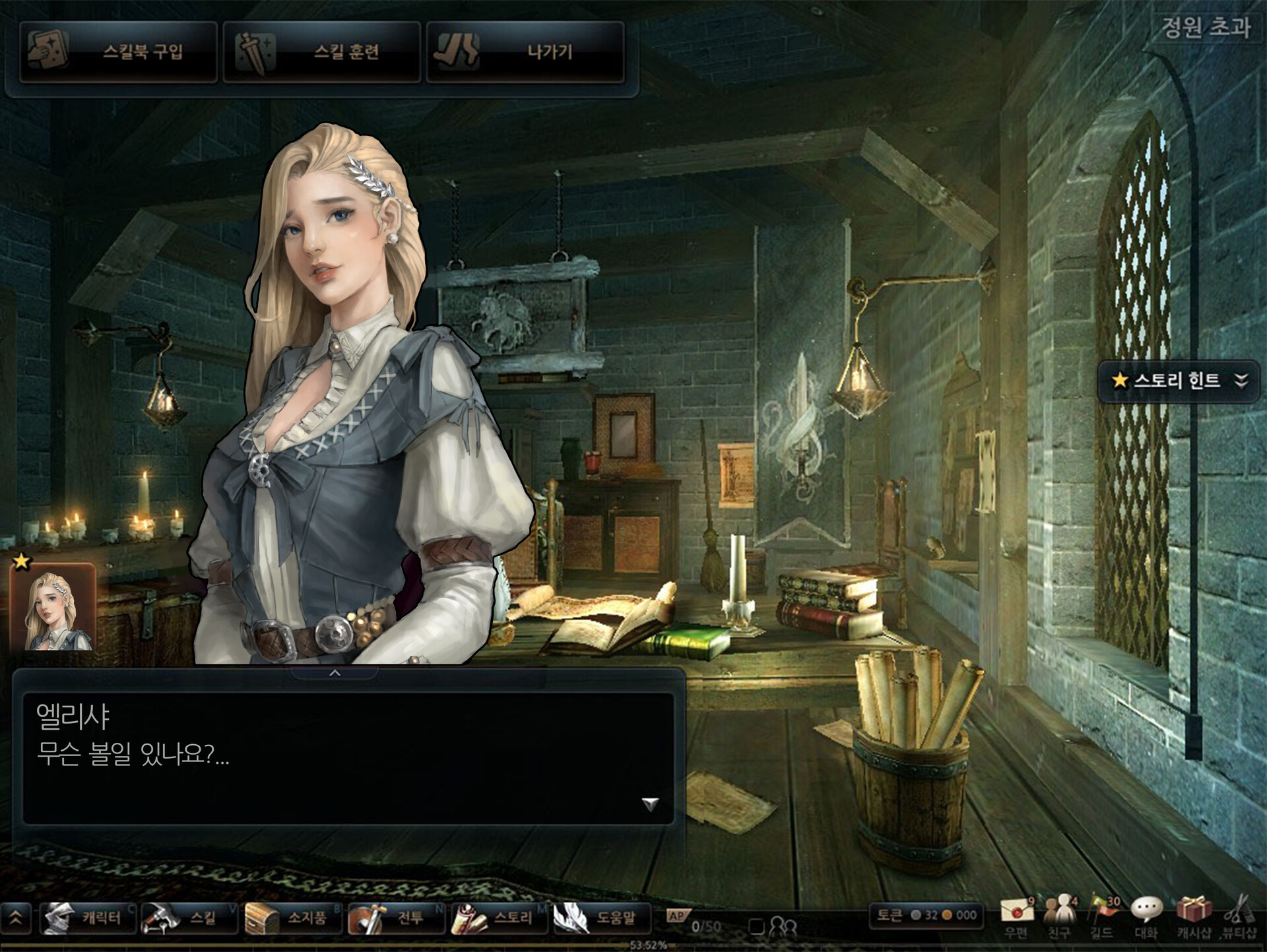Open the 전투 battle menu
1267x952 pixels.
pos(396,918)
